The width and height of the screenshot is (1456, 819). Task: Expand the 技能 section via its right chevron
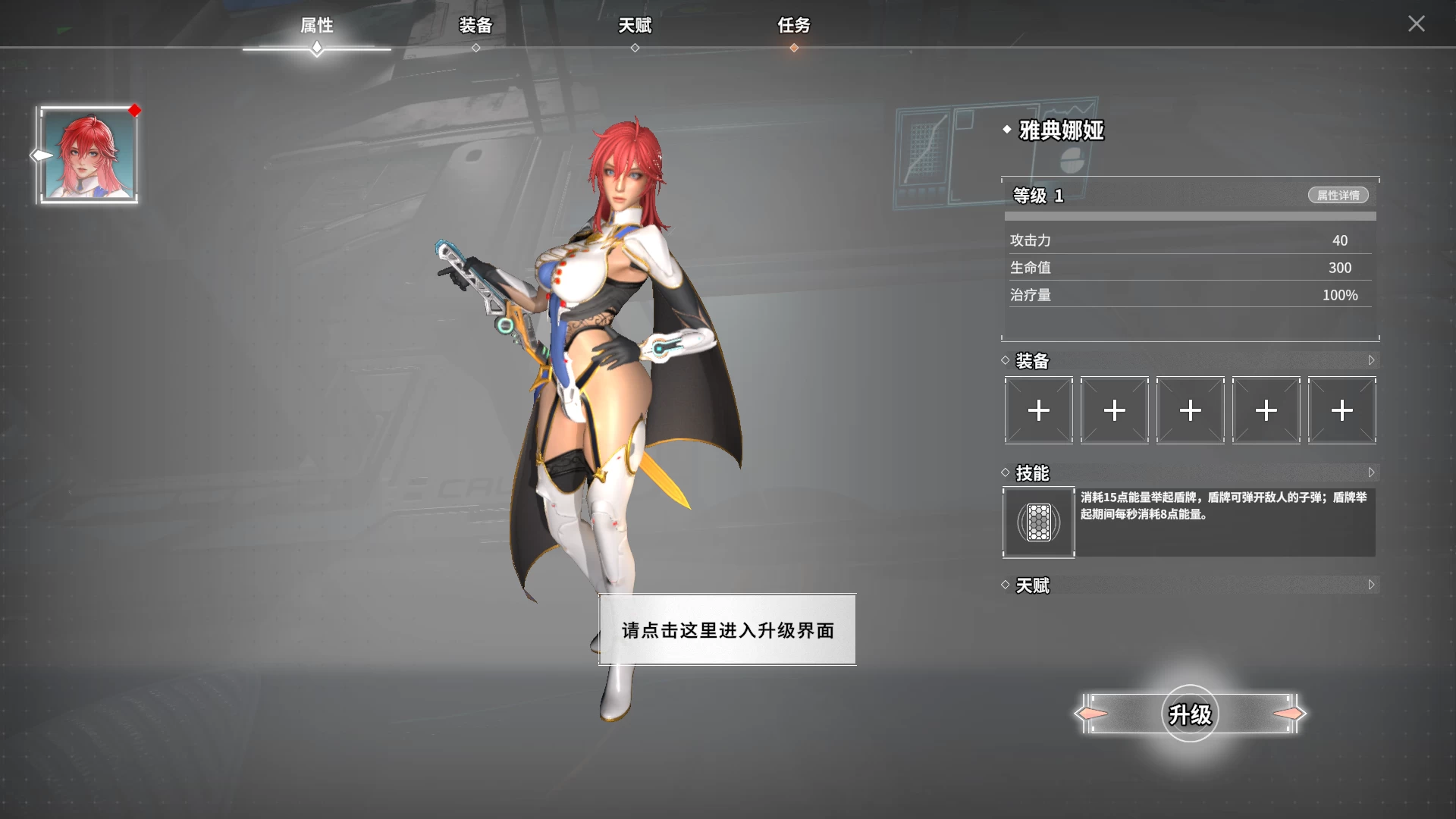pos(1372,472)
